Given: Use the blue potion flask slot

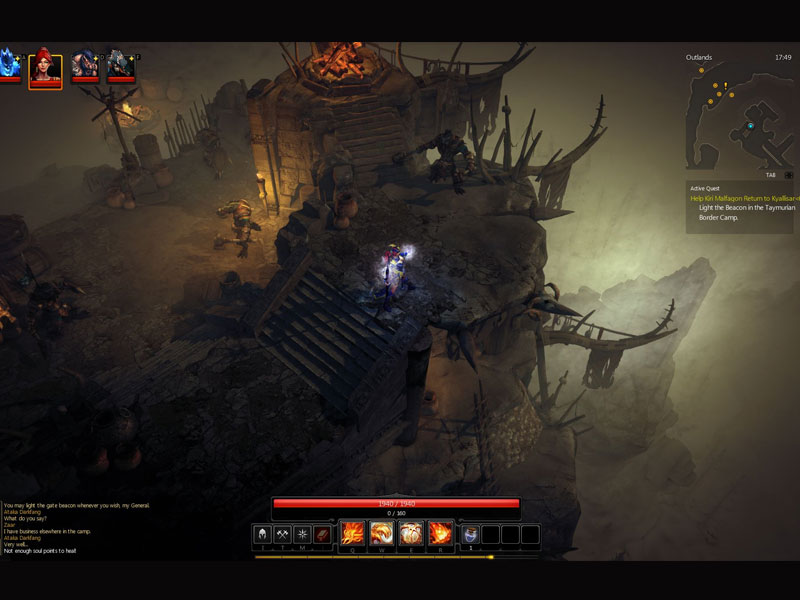Looking at the screenshot, I should [471, 534].
